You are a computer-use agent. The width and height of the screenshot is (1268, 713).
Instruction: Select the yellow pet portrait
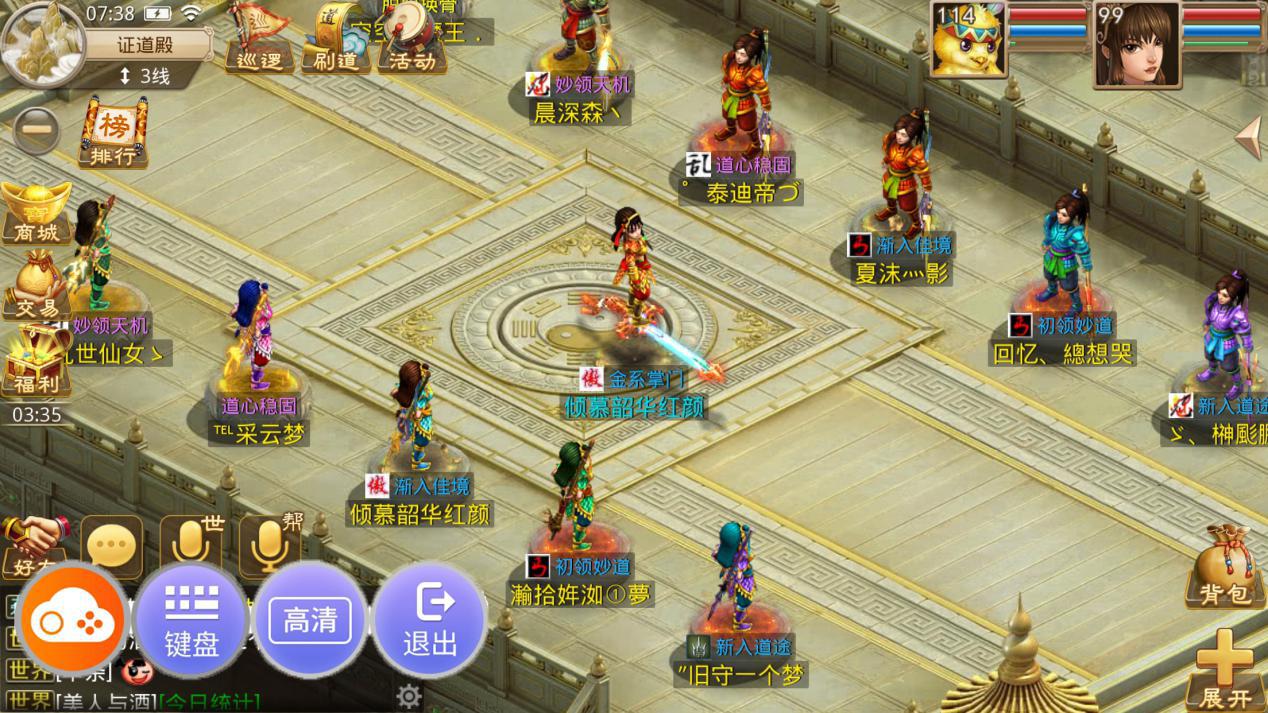pos(968,40)
